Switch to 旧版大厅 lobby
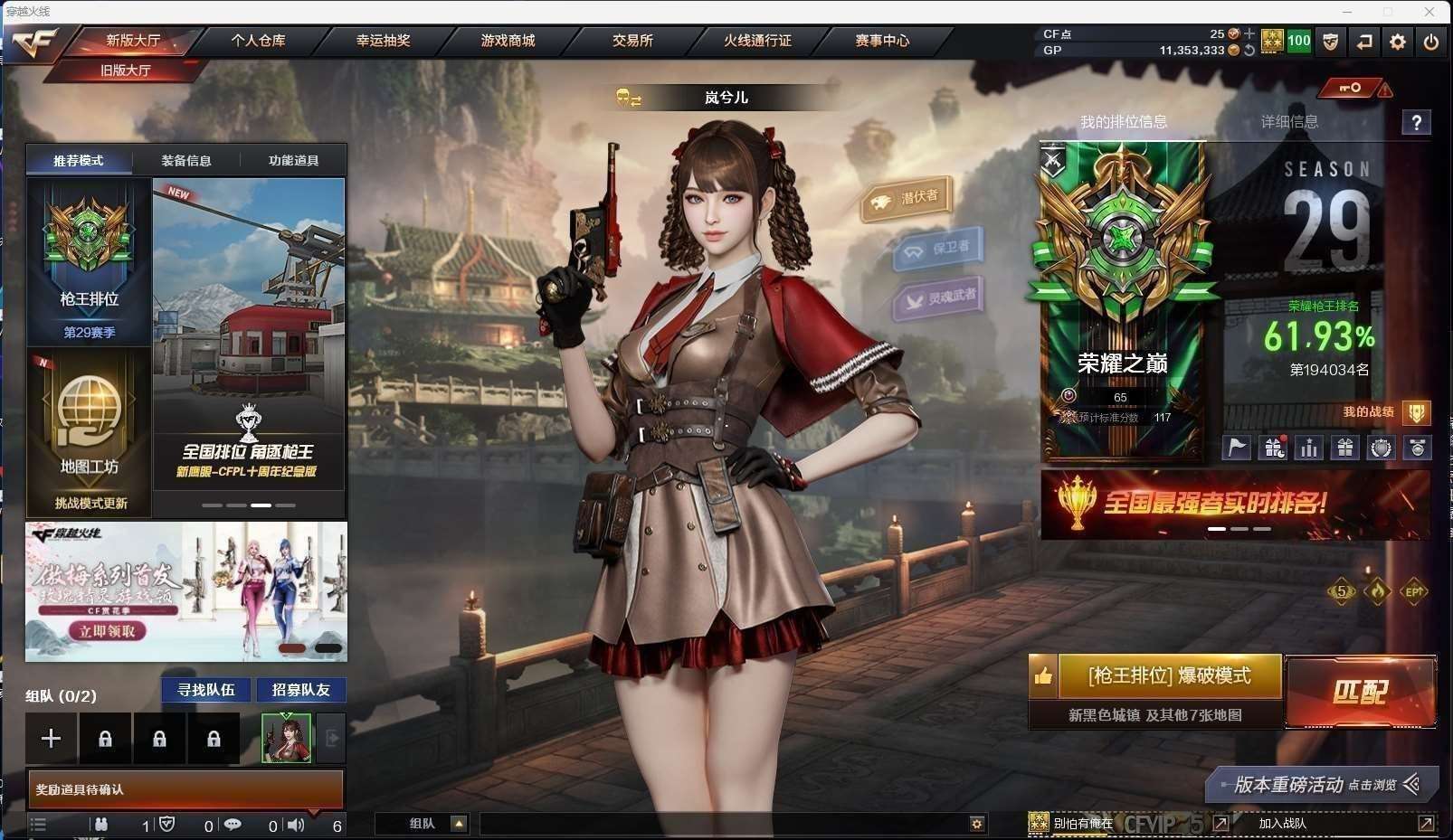 pyautogui.click(x=125, y=70)
